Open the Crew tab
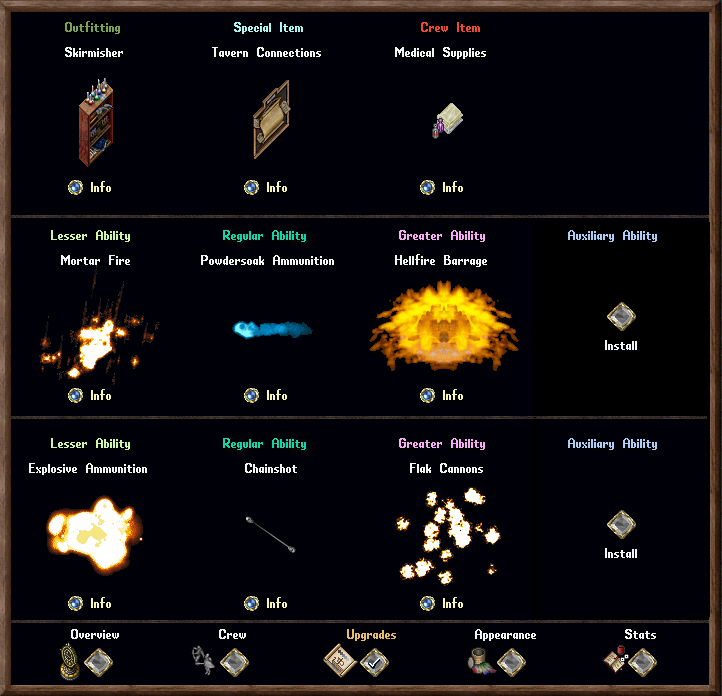This screenshot has width=722, height=696. point(234,661)
